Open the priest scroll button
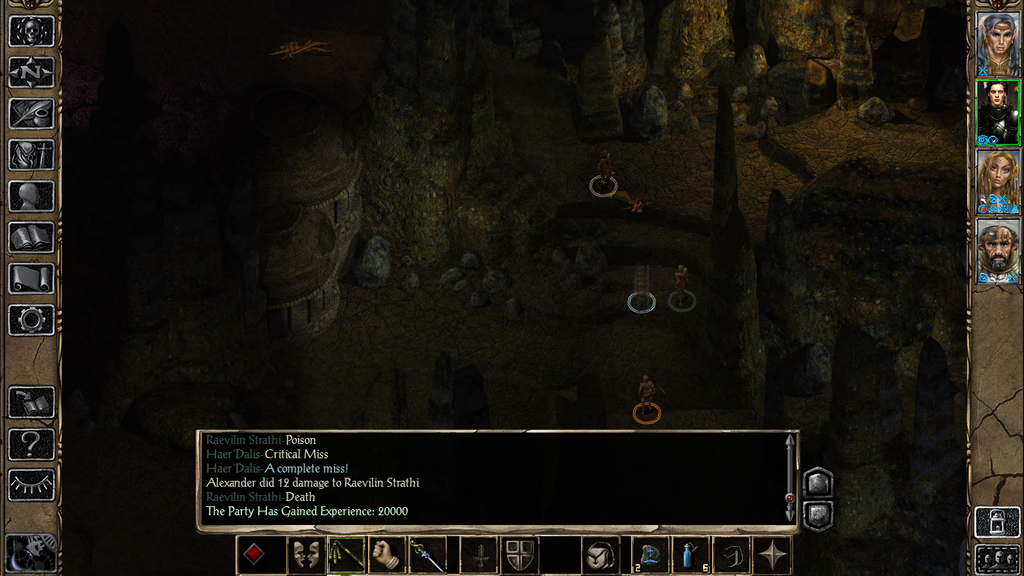 [31, 278]
